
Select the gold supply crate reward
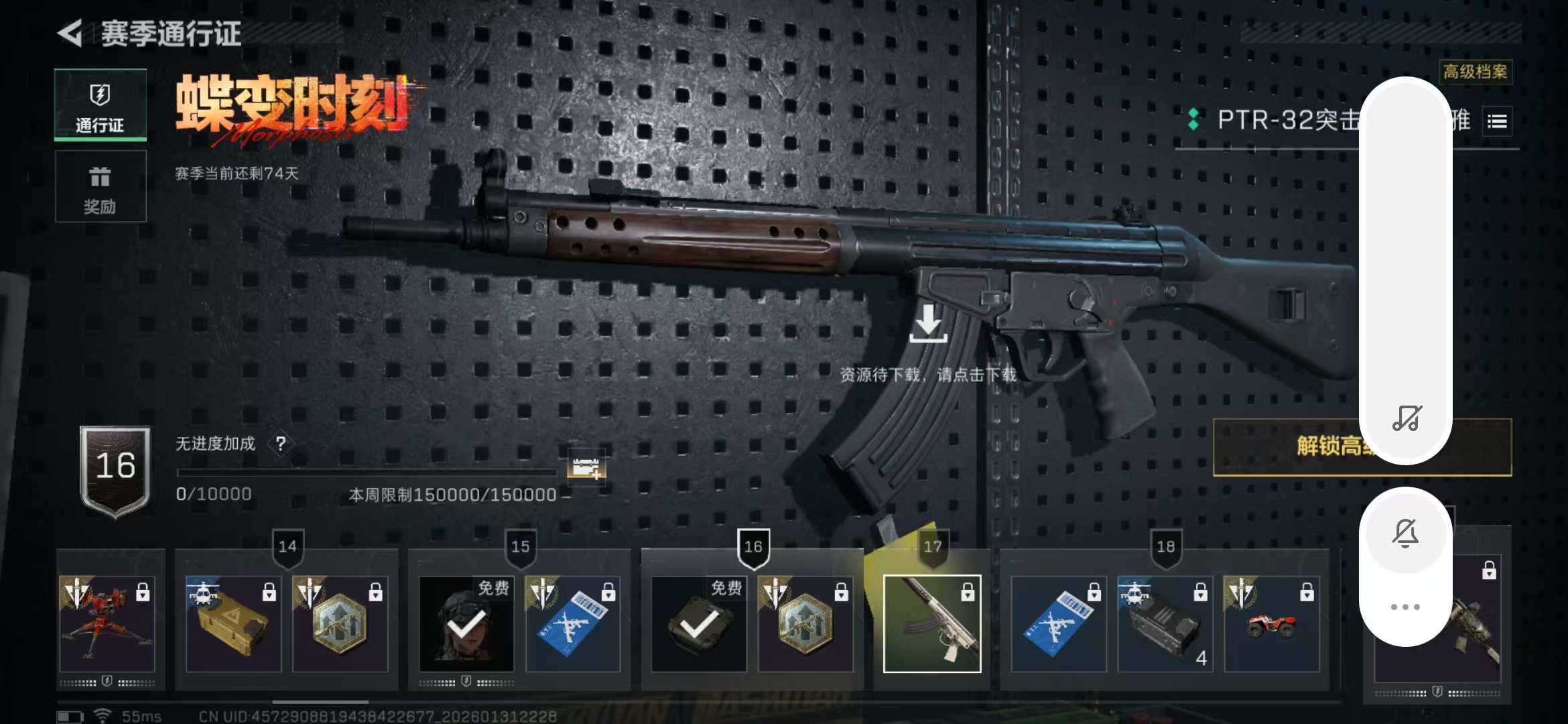click(x=233, y=623)
